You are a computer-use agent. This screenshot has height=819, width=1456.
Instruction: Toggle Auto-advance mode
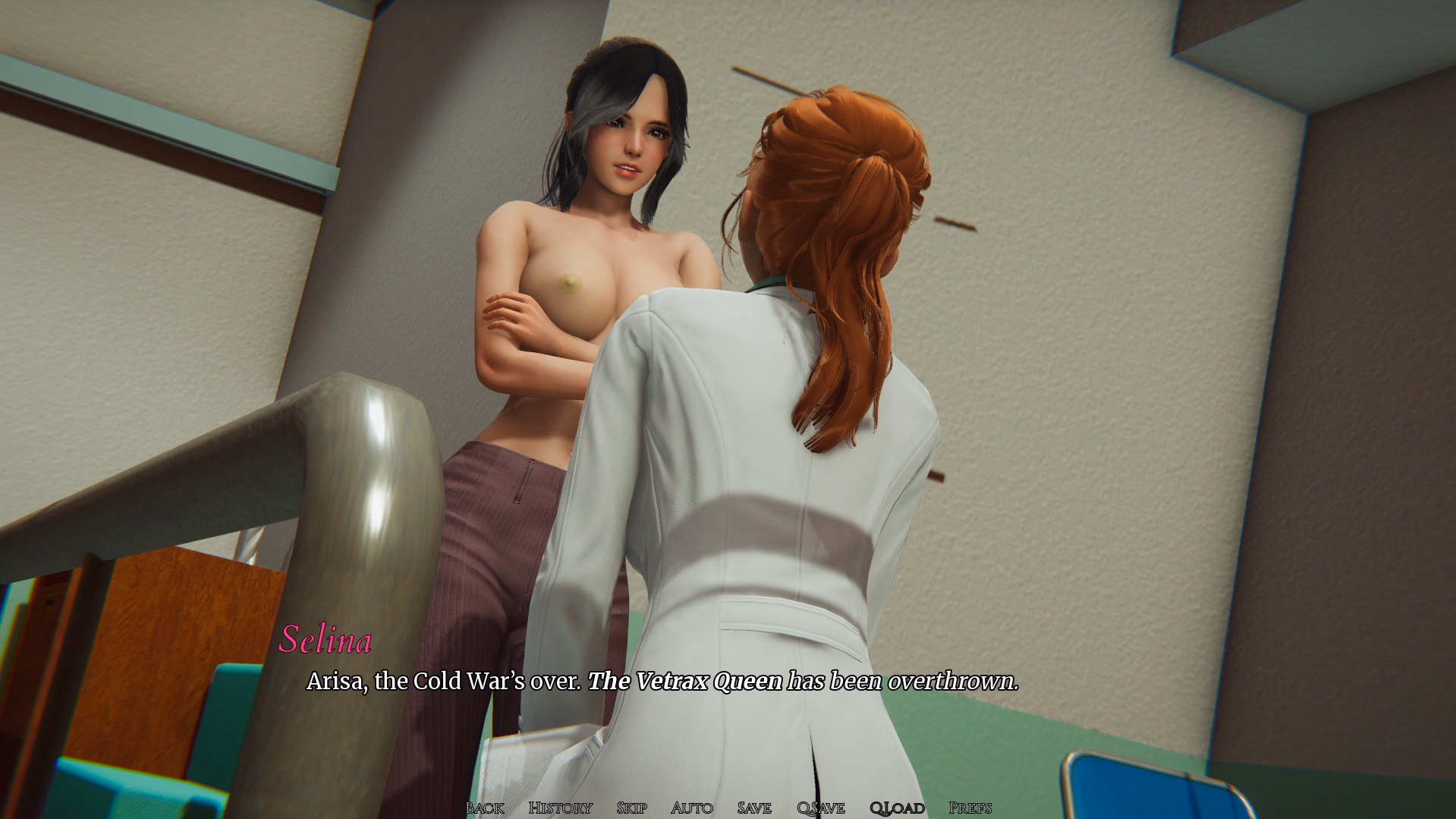pyautogui.click(x=691, y=808)
